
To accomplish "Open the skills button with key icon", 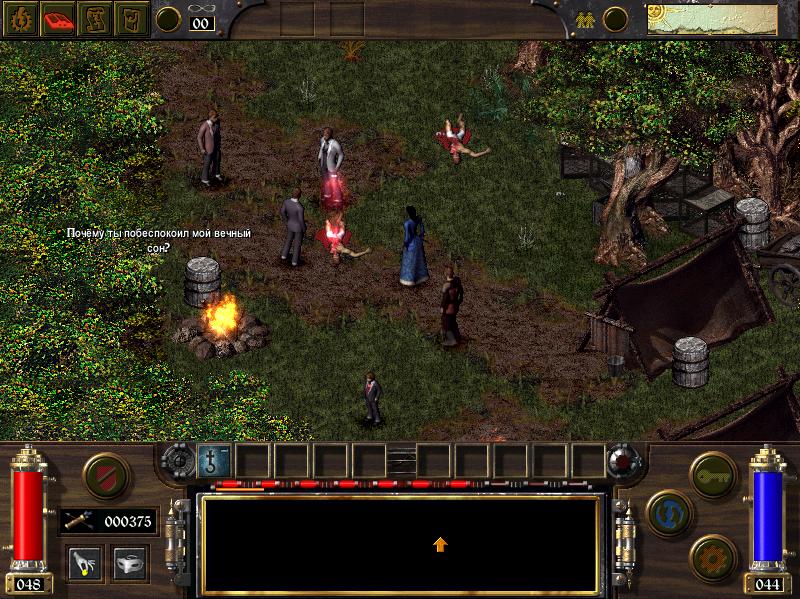I will (x=712, y=470).
